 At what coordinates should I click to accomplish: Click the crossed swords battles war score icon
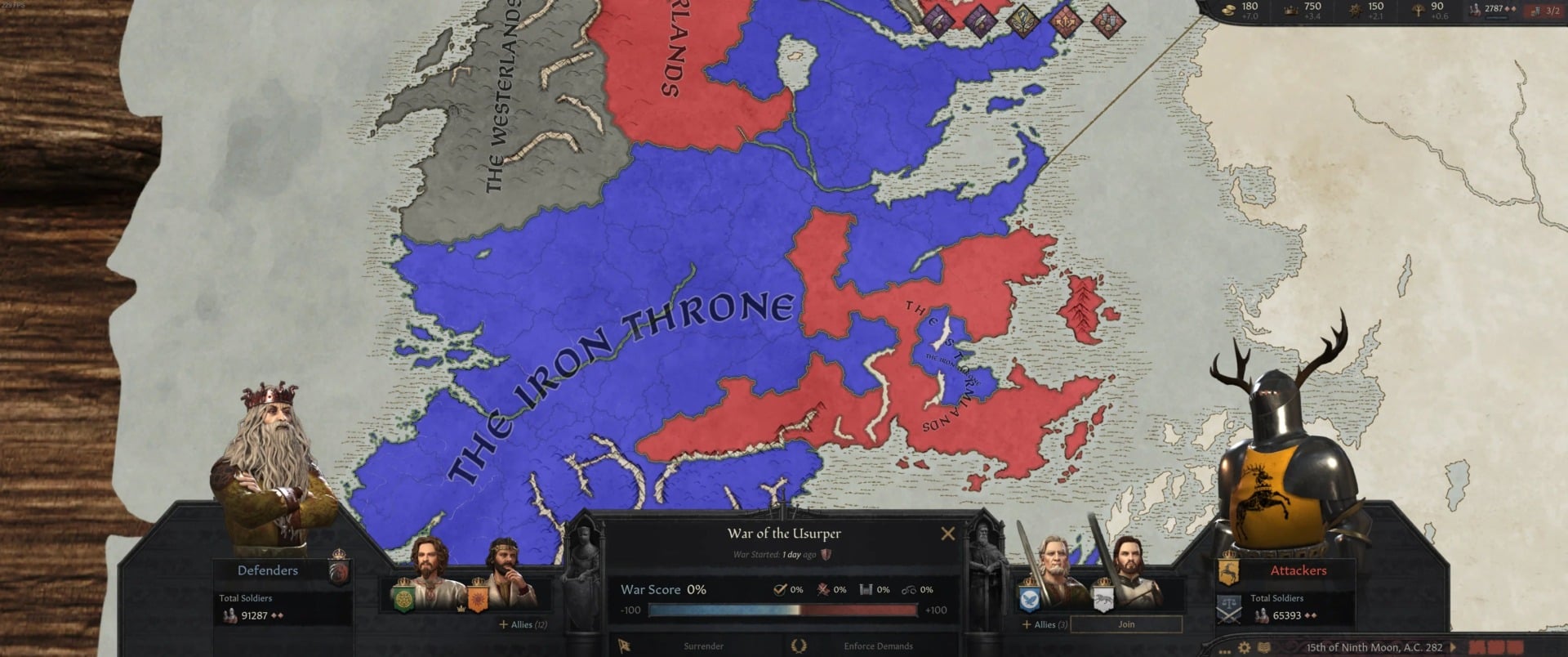[x=823, y=589]
